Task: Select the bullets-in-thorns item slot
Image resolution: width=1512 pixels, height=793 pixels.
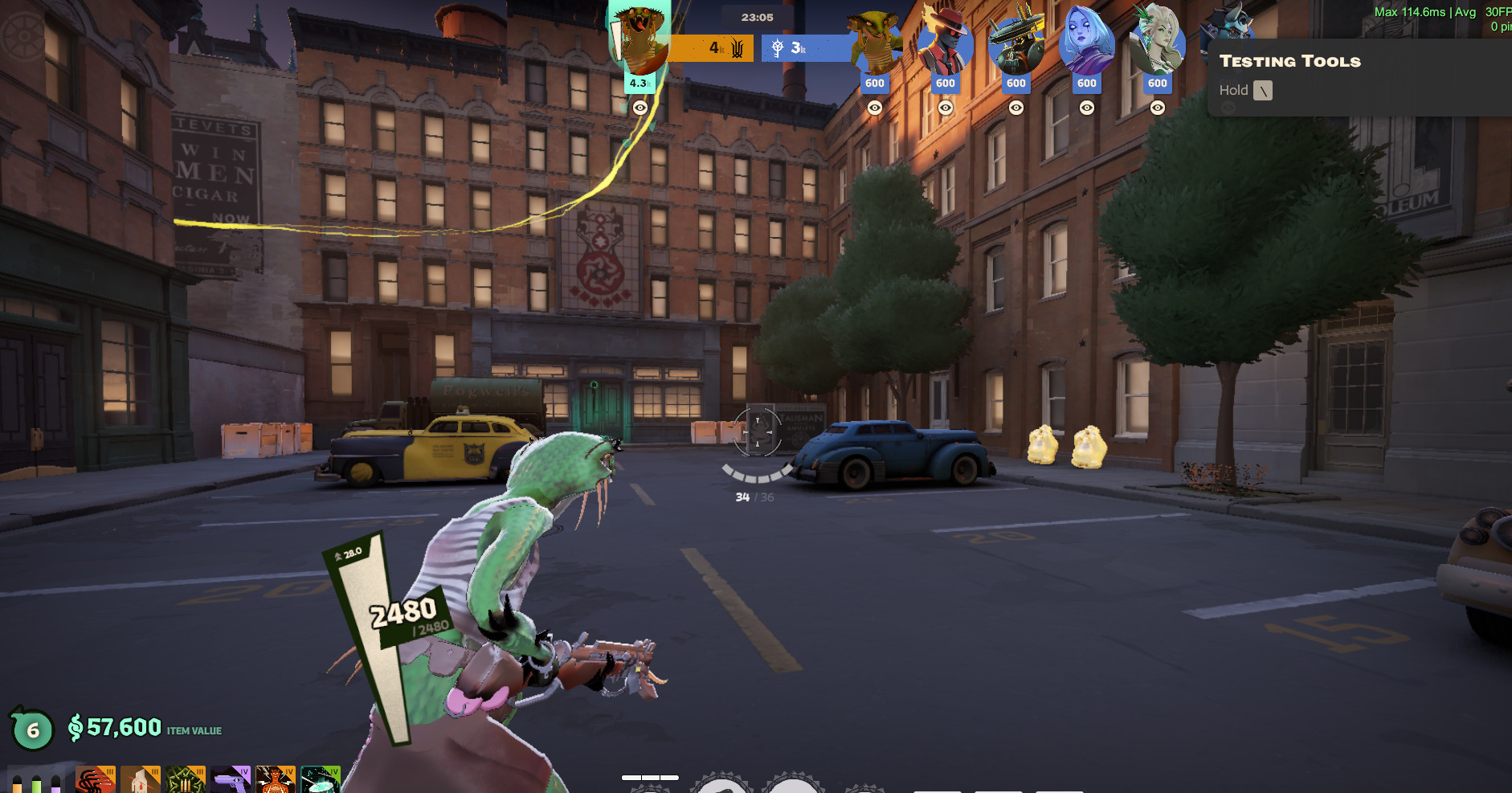Action: tap(186, 781)
